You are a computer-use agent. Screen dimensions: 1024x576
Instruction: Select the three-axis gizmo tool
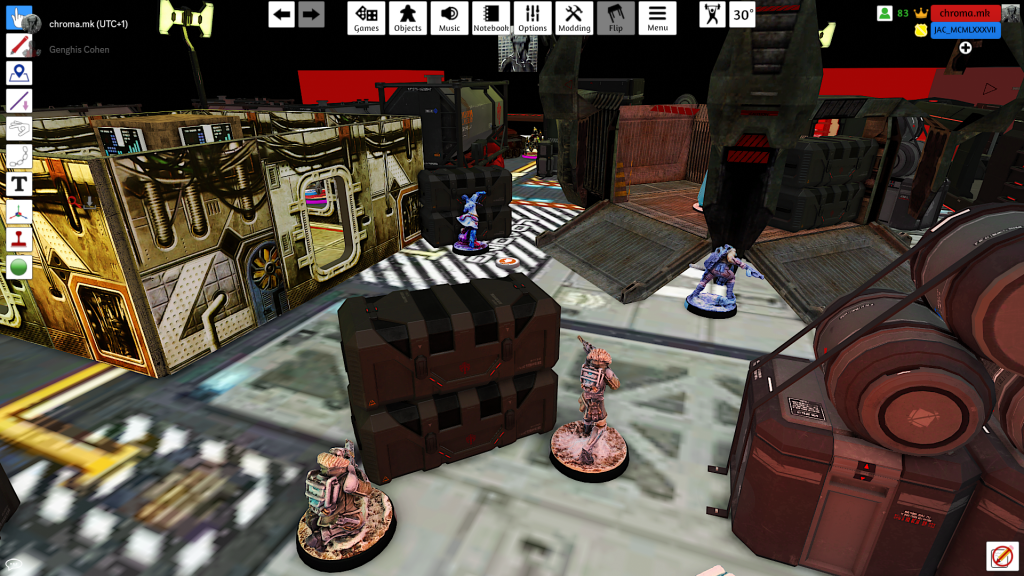click(x=19, y=212)
